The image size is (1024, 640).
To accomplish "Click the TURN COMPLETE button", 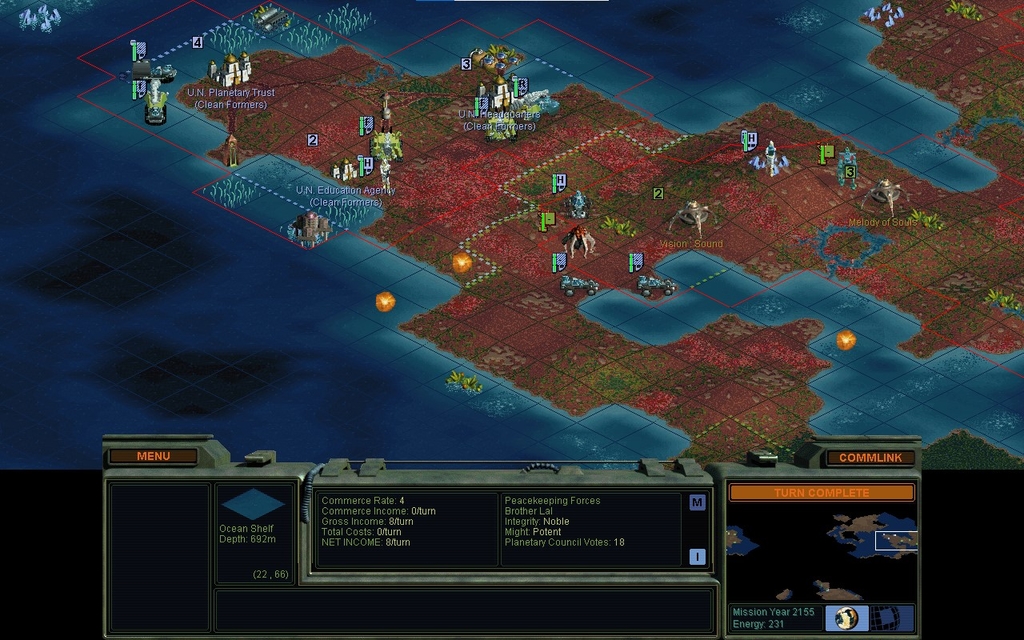I will point(821,493).
